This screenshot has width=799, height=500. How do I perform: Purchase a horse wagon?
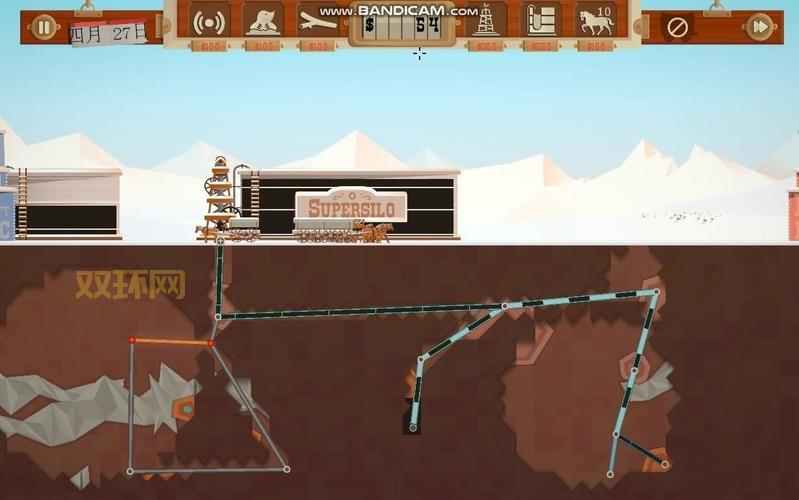click(595, 22)
